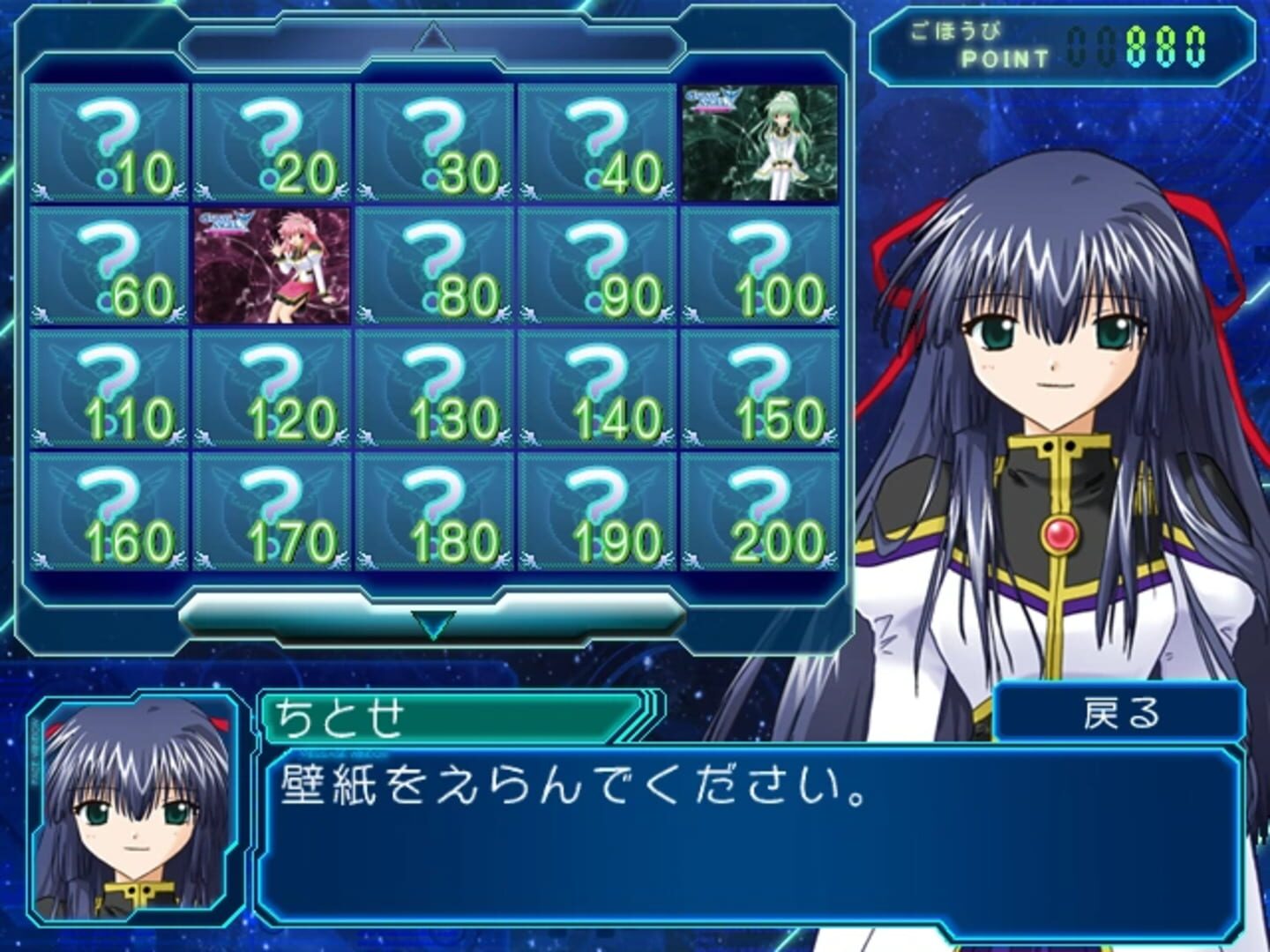Select the 30-point locked tile
The width and height of the screenshot is (1270, 952).
click(x=435, y=143)
